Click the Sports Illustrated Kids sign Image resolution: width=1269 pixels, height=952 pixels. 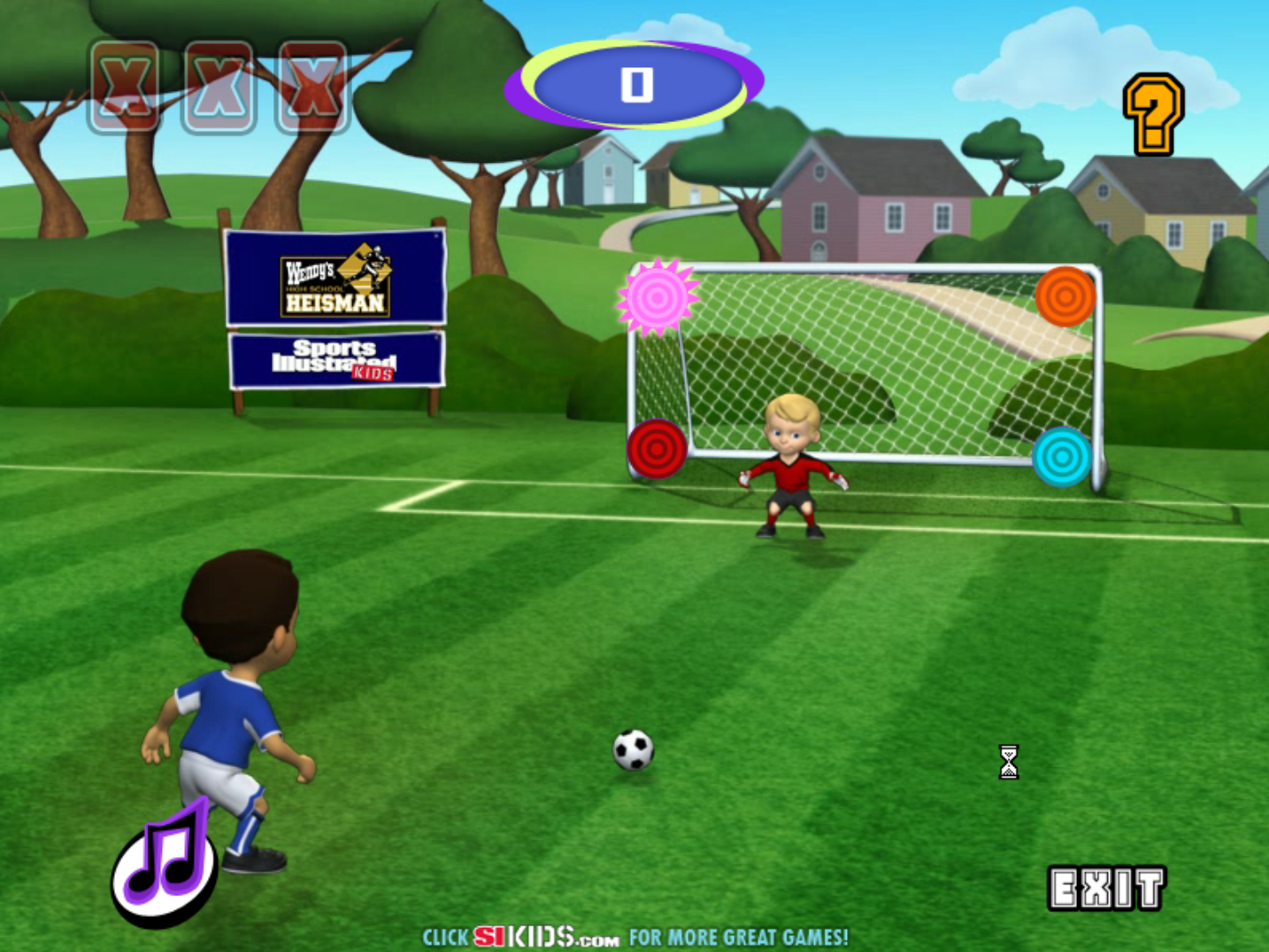coord(335,359)
